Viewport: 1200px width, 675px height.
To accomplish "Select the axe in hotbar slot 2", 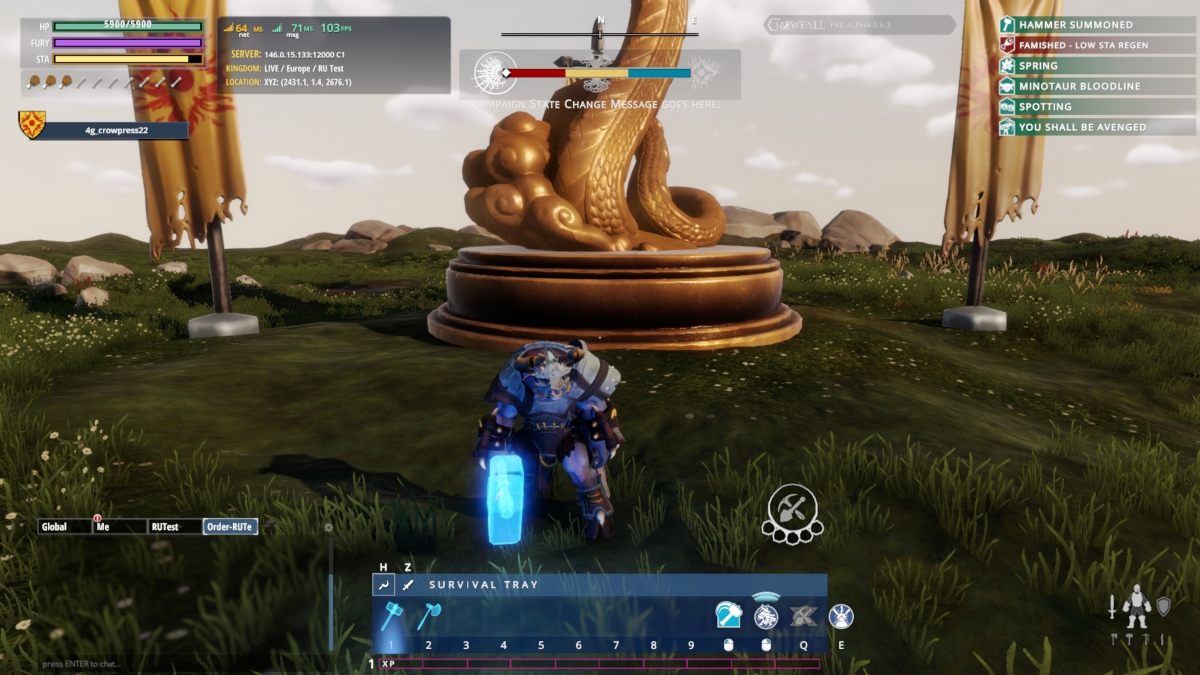I will click(429, 615).
